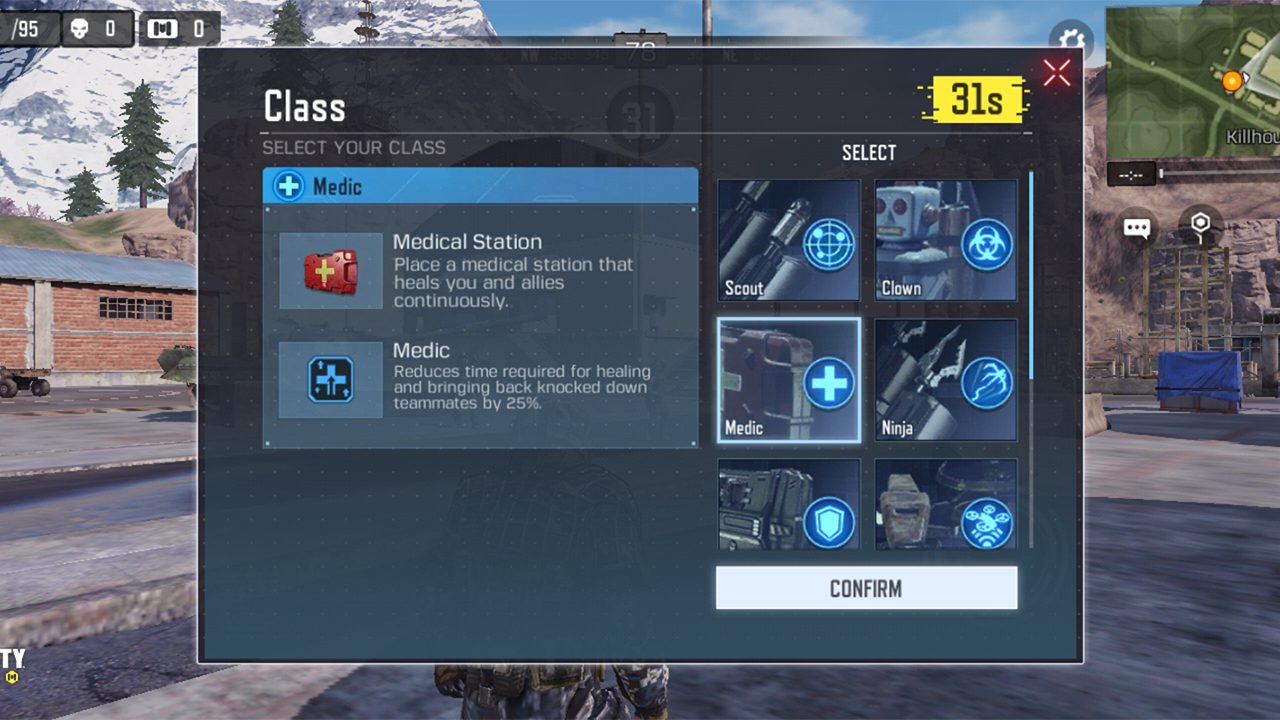
Task: Tap the map marker ping icon
Action: (1201, 227)
